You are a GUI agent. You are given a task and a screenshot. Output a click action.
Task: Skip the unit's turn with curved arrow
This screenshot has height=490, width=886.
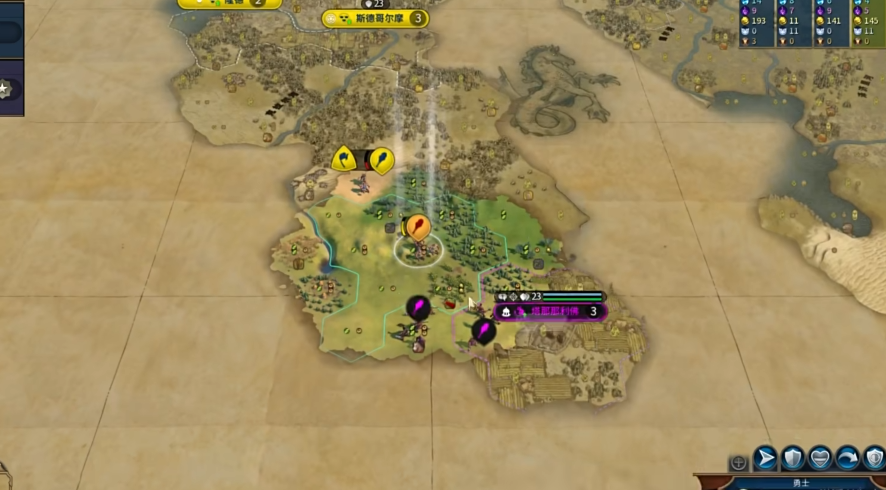(x=847, y=458)
